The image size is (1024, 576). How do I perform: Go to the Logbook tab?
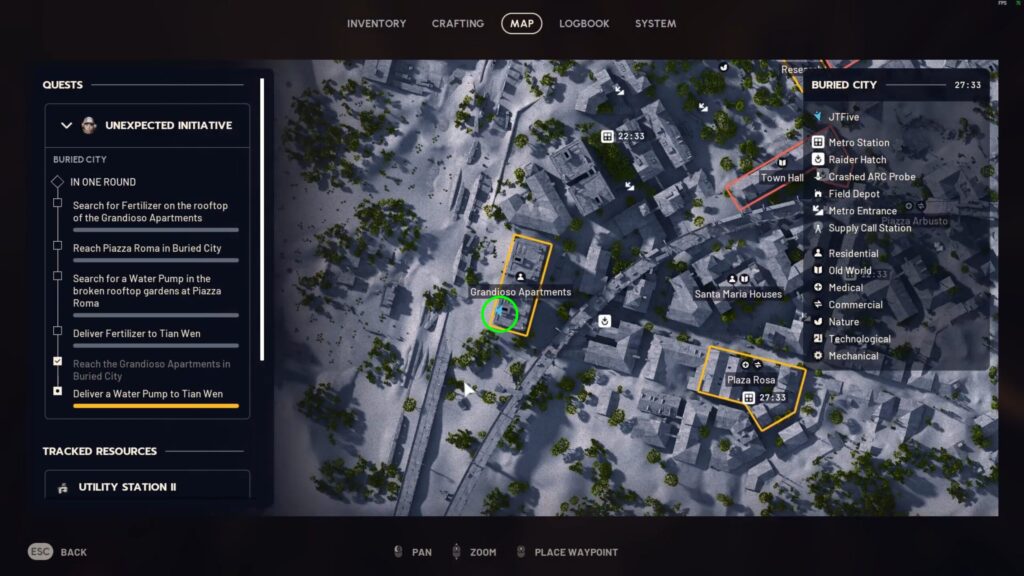[x=584, y=23]
